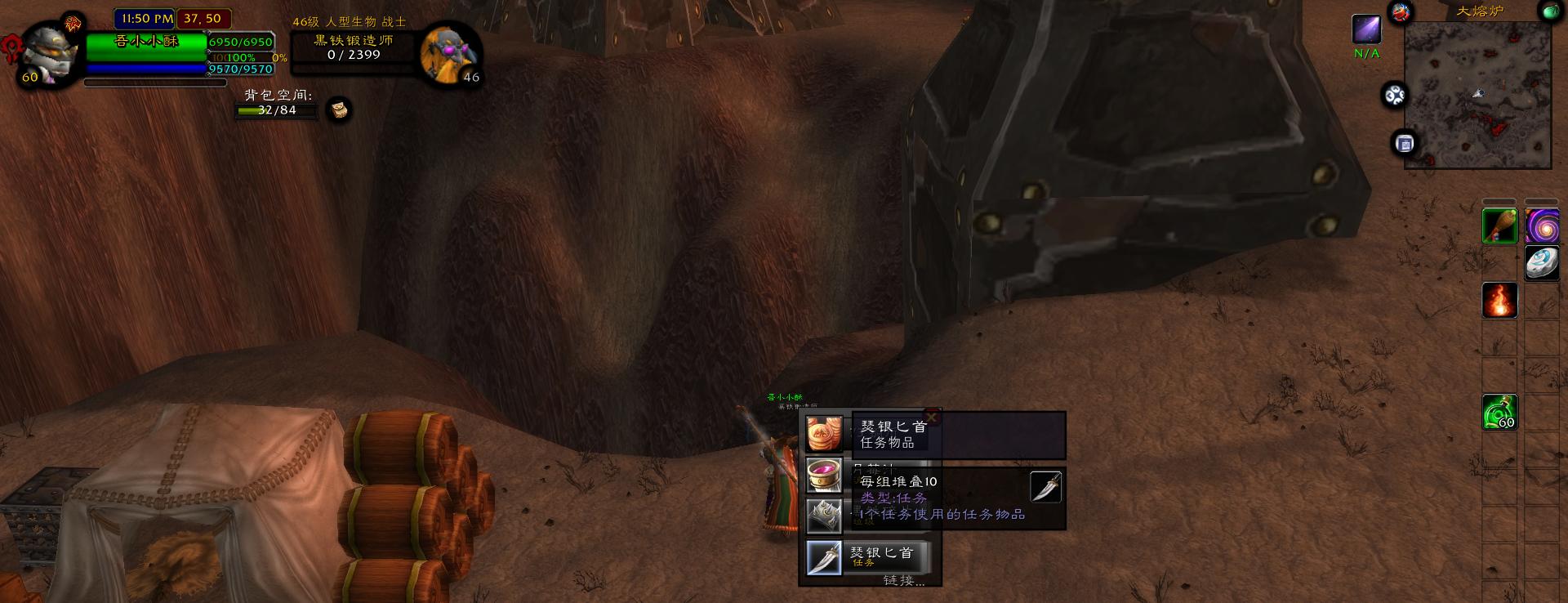
Task: Click the tracking button beside the minimap
Action: coord(1394,96)
